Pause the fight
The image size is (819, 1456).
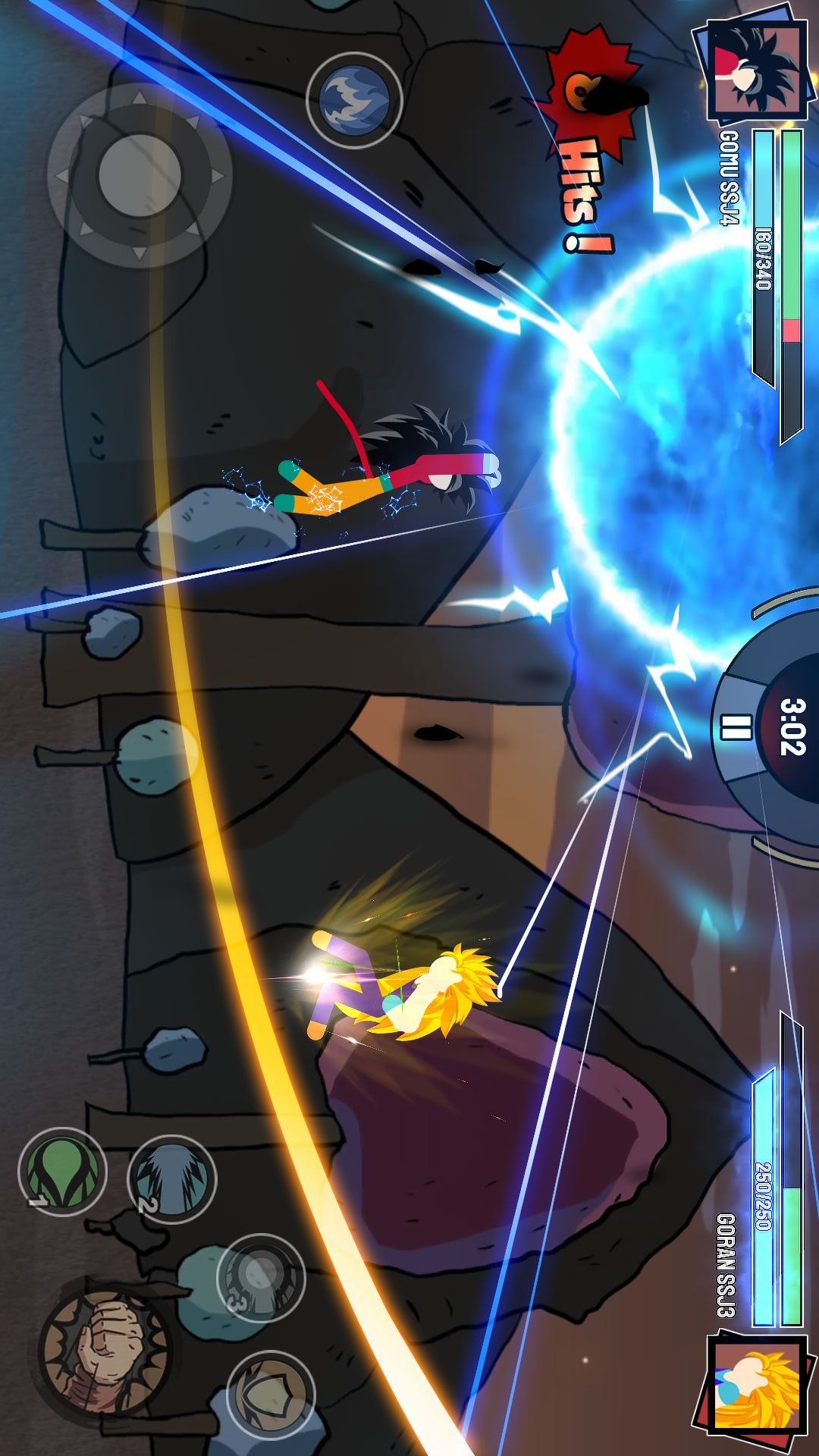click(735, 726)
